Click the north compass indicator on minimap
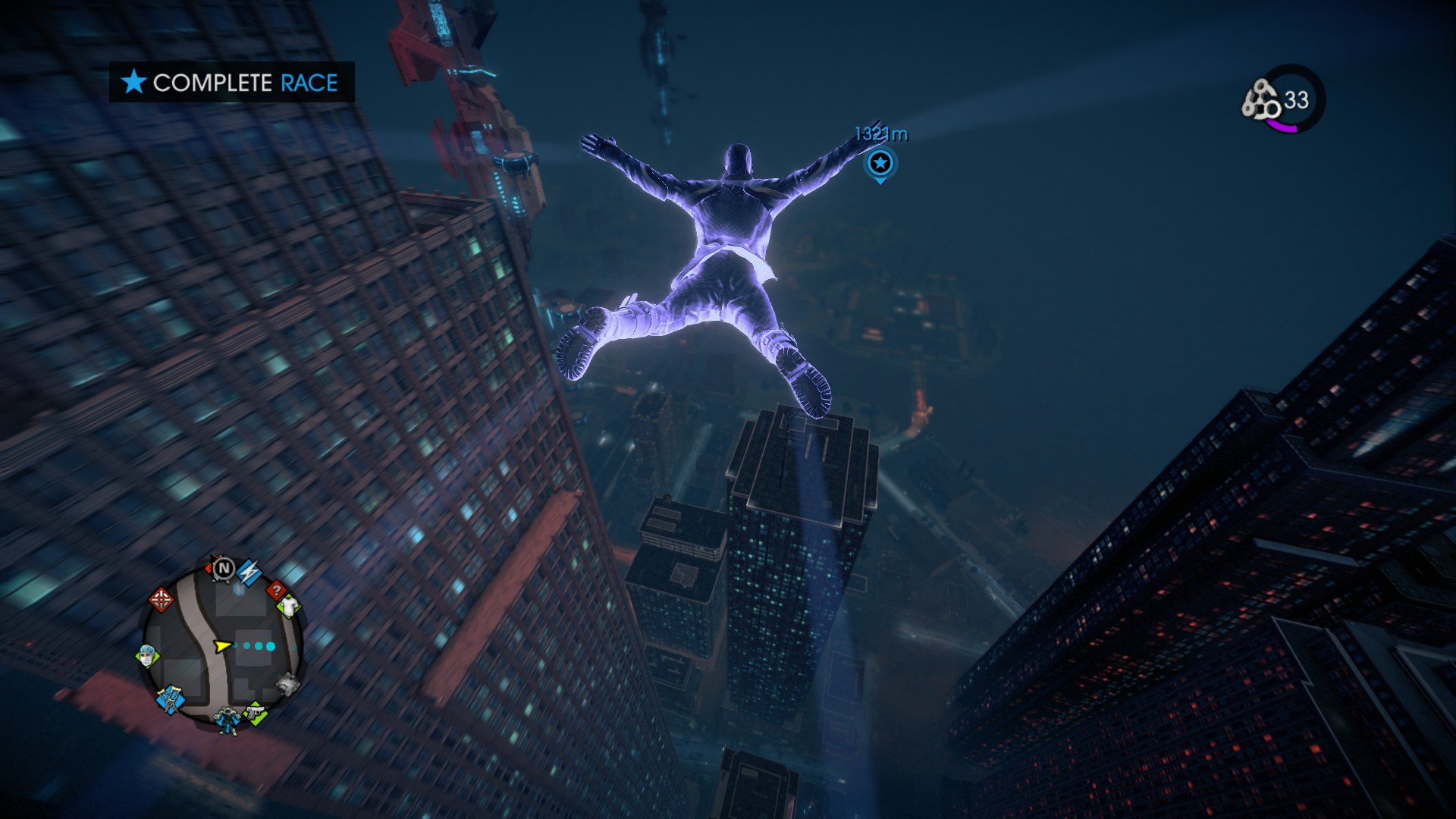 coord(223,568)
